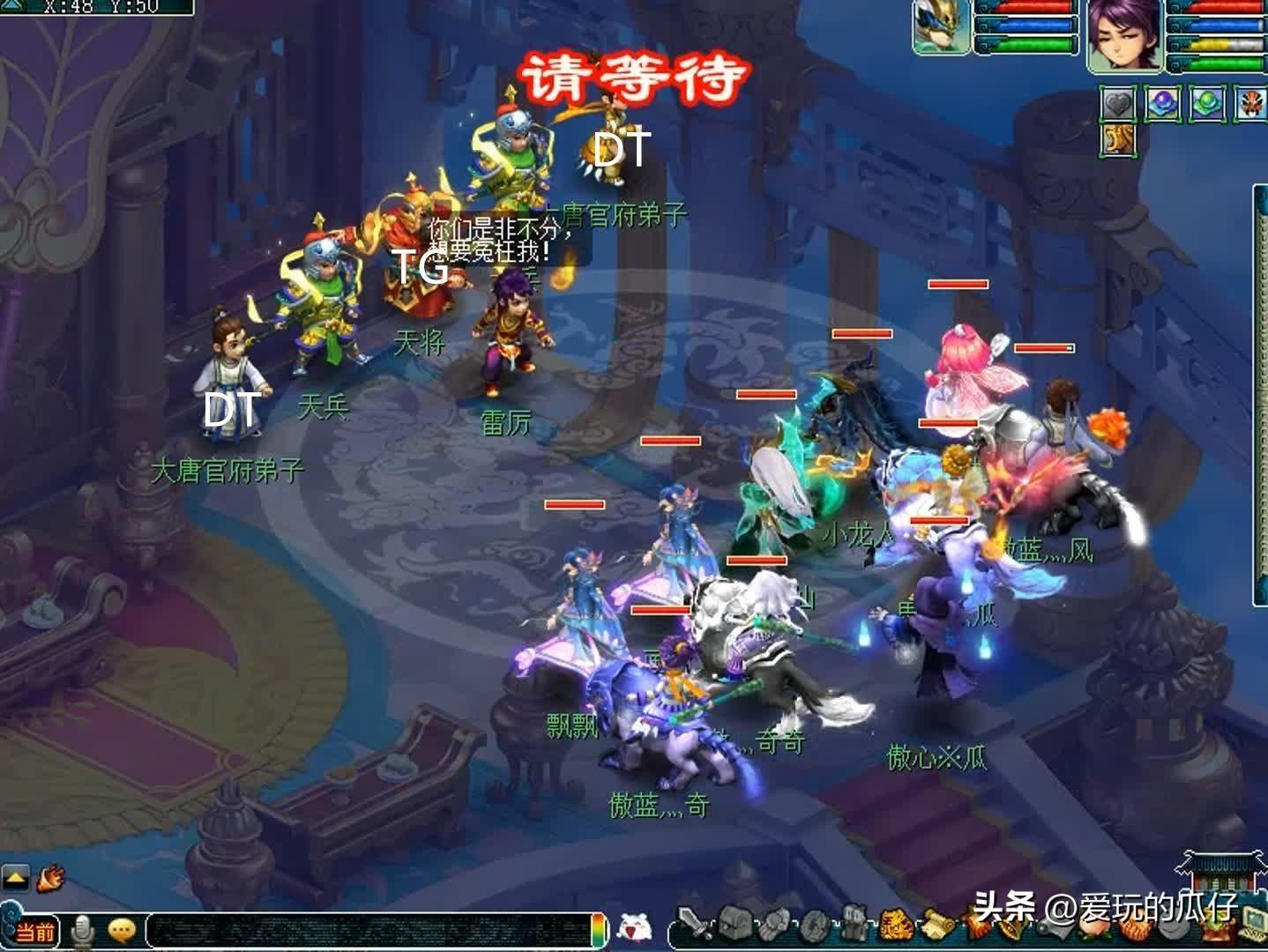Open the golden tiger toolbar icon
The image size is (1268, 952).
[x=894, y=925]
